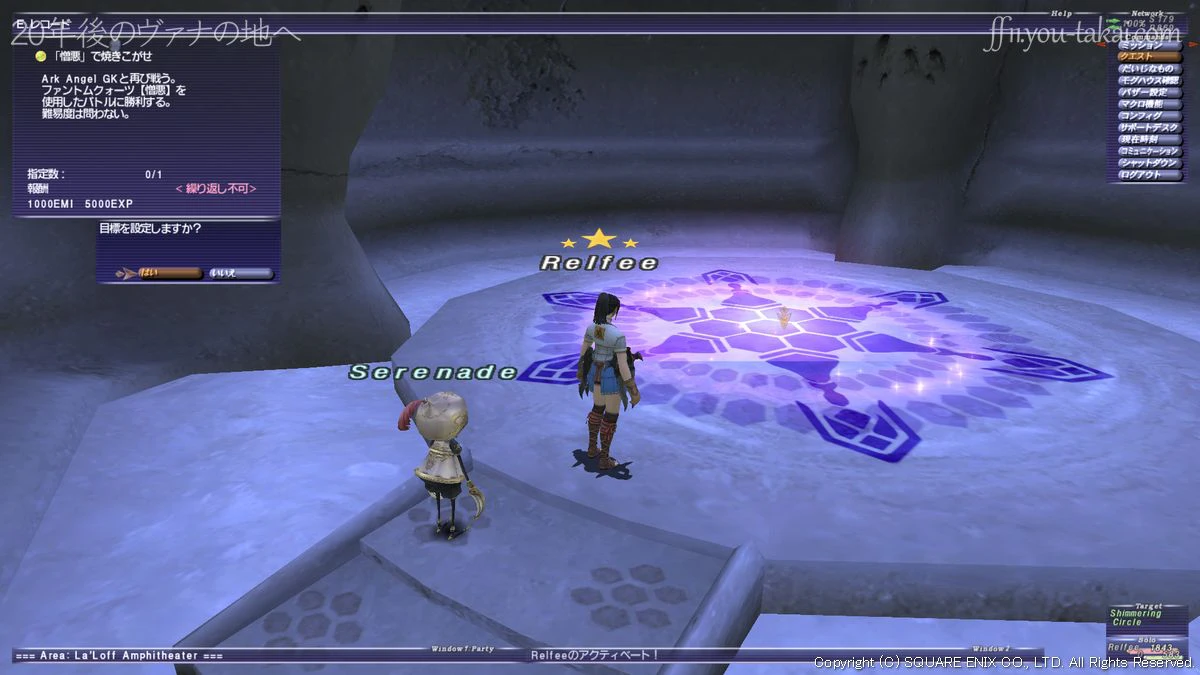Open バザー設定 (Bazaar settings)
Viewport: 1200px width, 675px height.
pos(1149,93)
